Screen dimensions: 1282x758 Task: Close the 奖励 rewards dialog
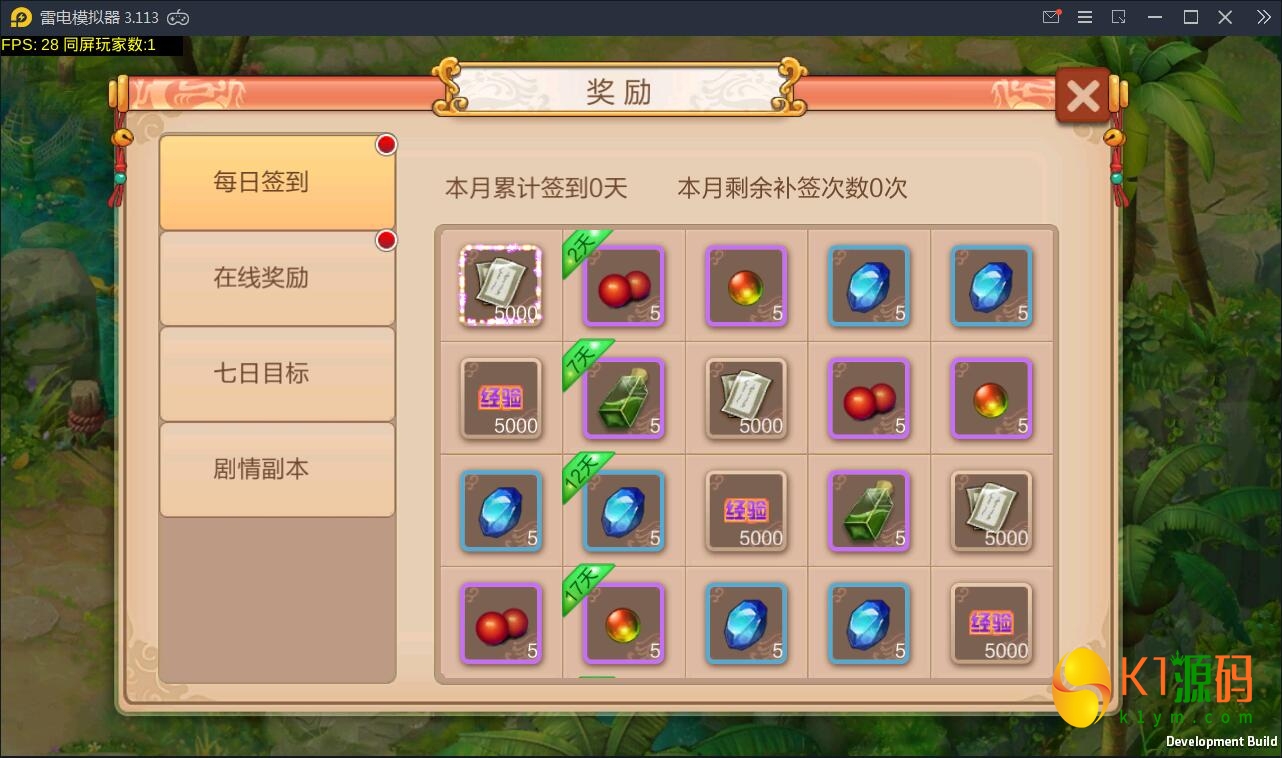[x=1082, y=95]
